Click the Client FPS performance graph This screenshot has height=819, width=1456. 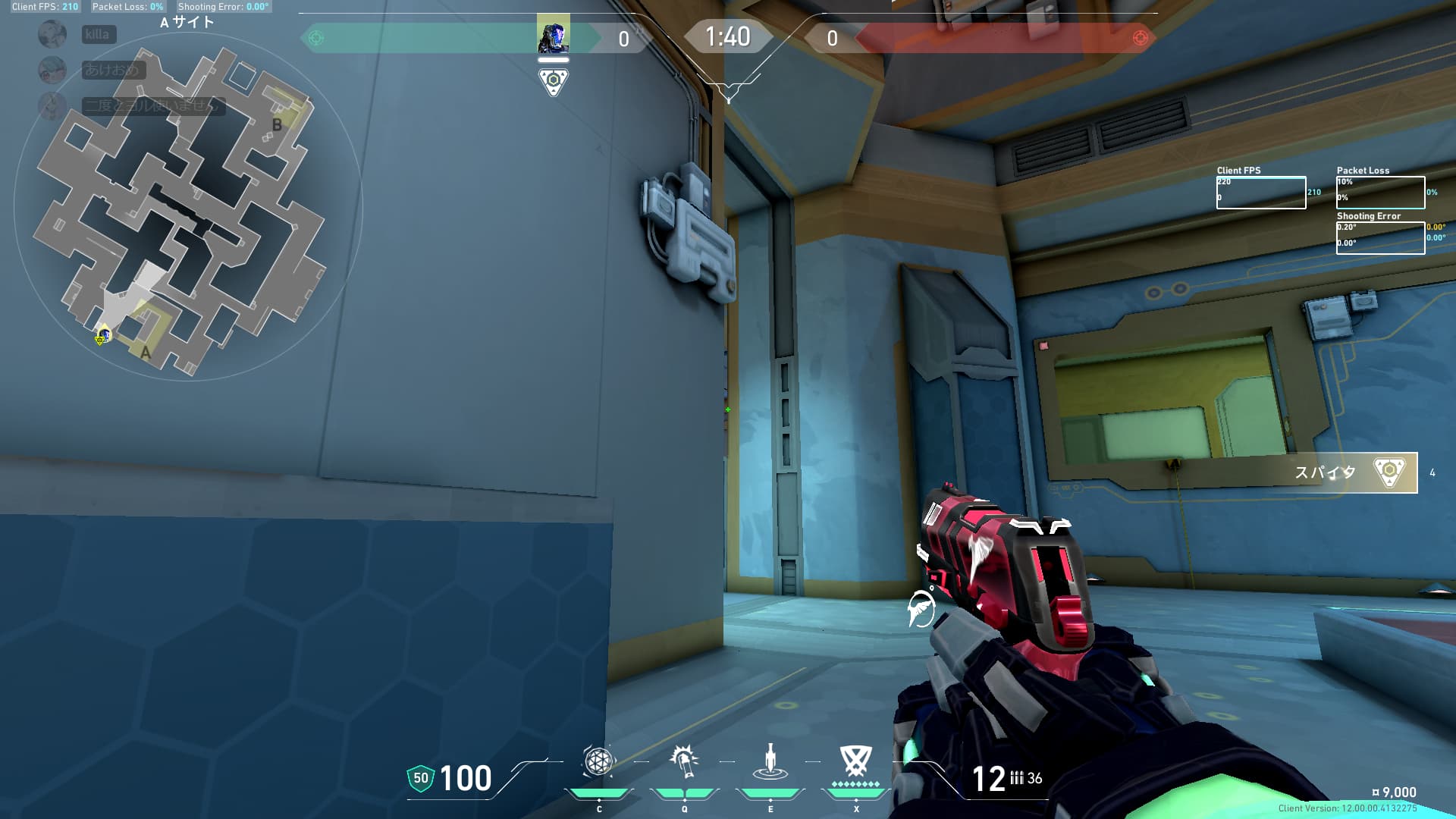(x=1260, y=193)
